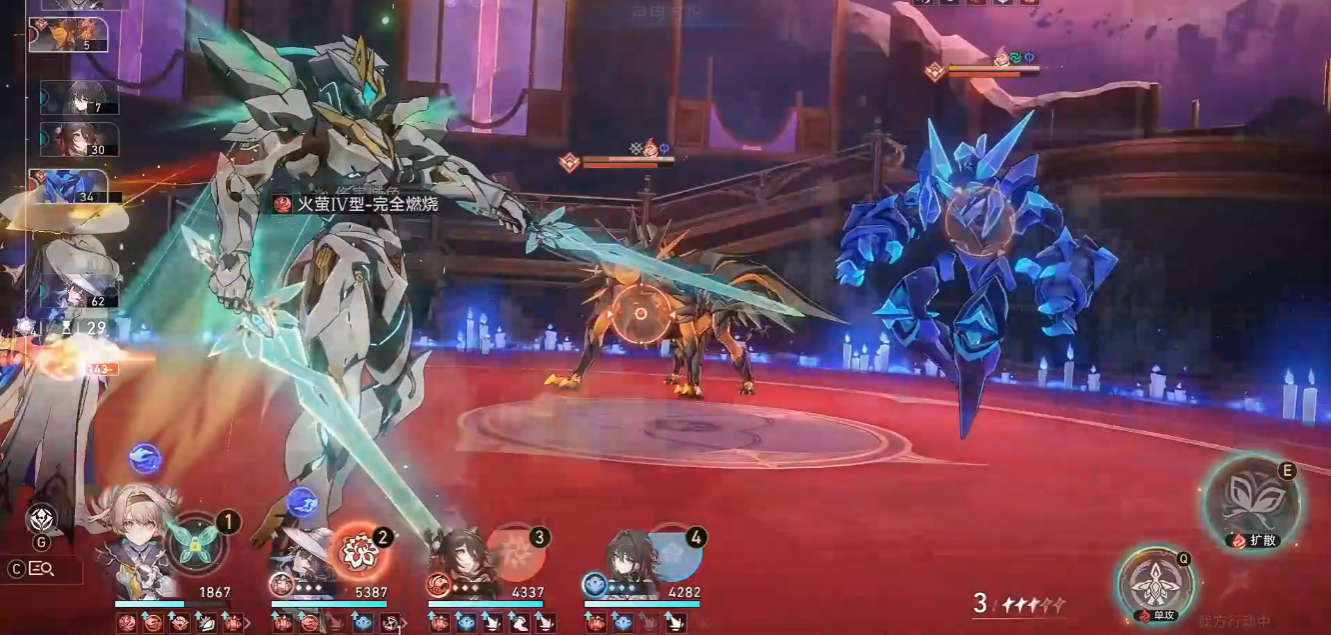Use the 扩散 skill button
Screen dimensions: 1331x635
coord(1251,501)
